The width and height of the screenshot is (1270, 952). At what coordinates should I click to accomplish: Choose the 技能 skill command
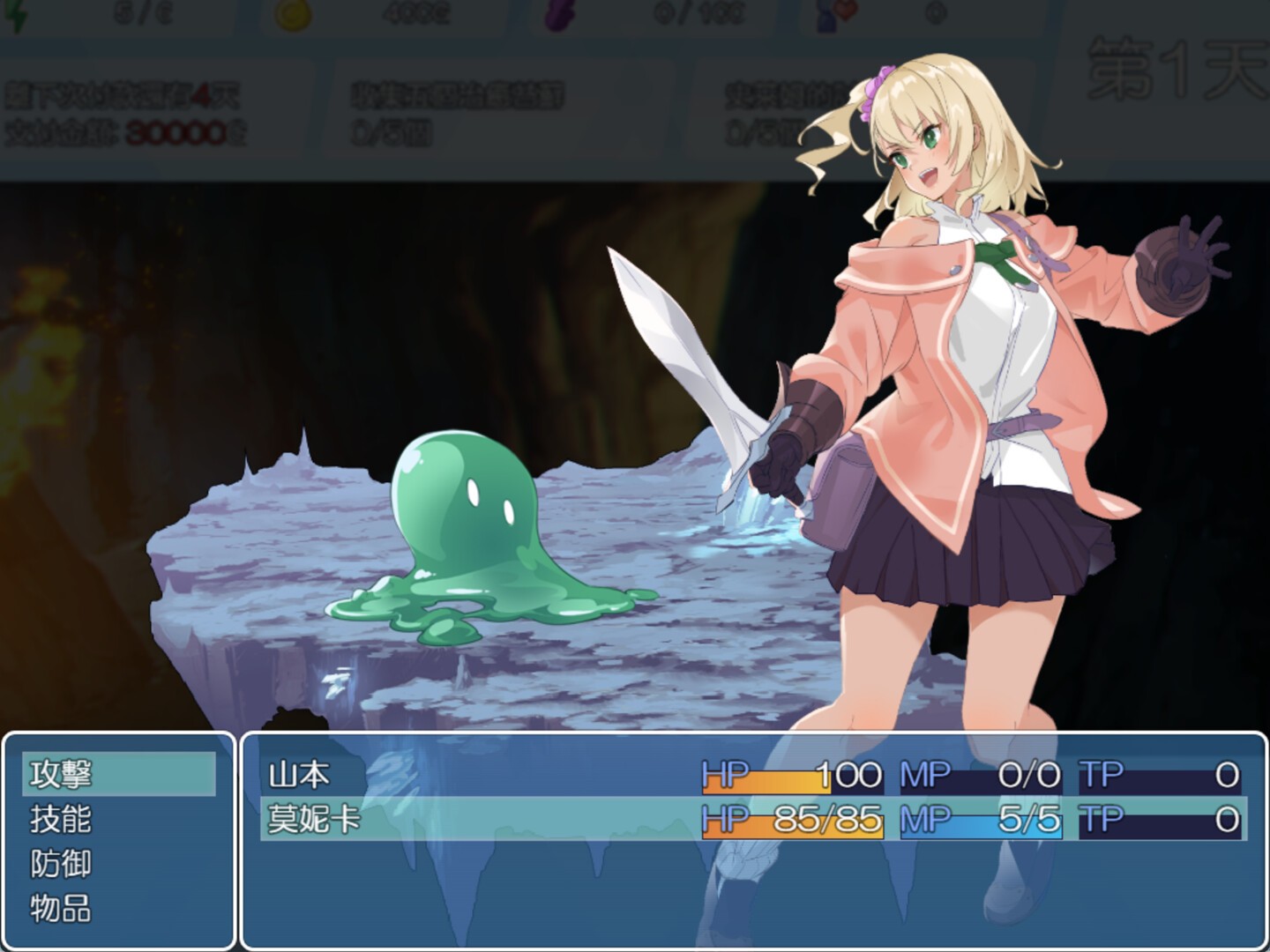pos(118,820)
